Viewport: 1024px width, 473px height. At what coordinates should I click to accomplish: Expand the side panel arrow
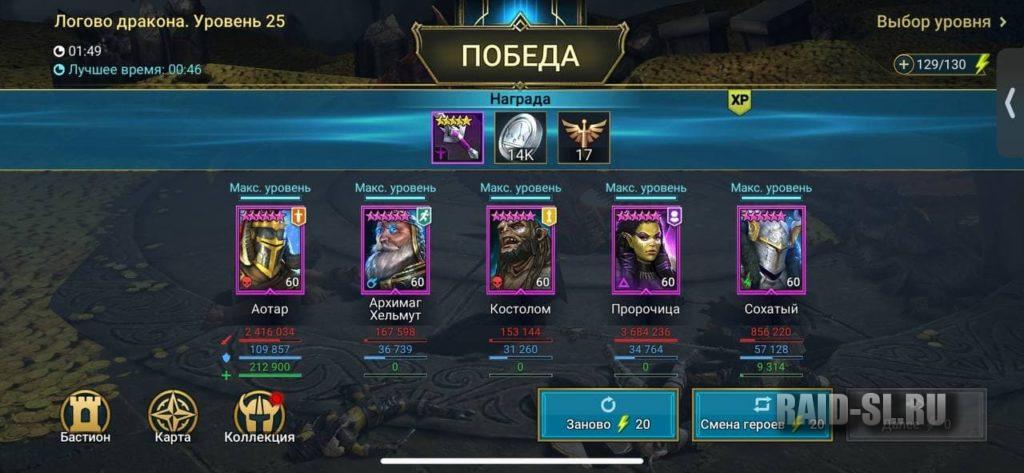[1009, 104]
